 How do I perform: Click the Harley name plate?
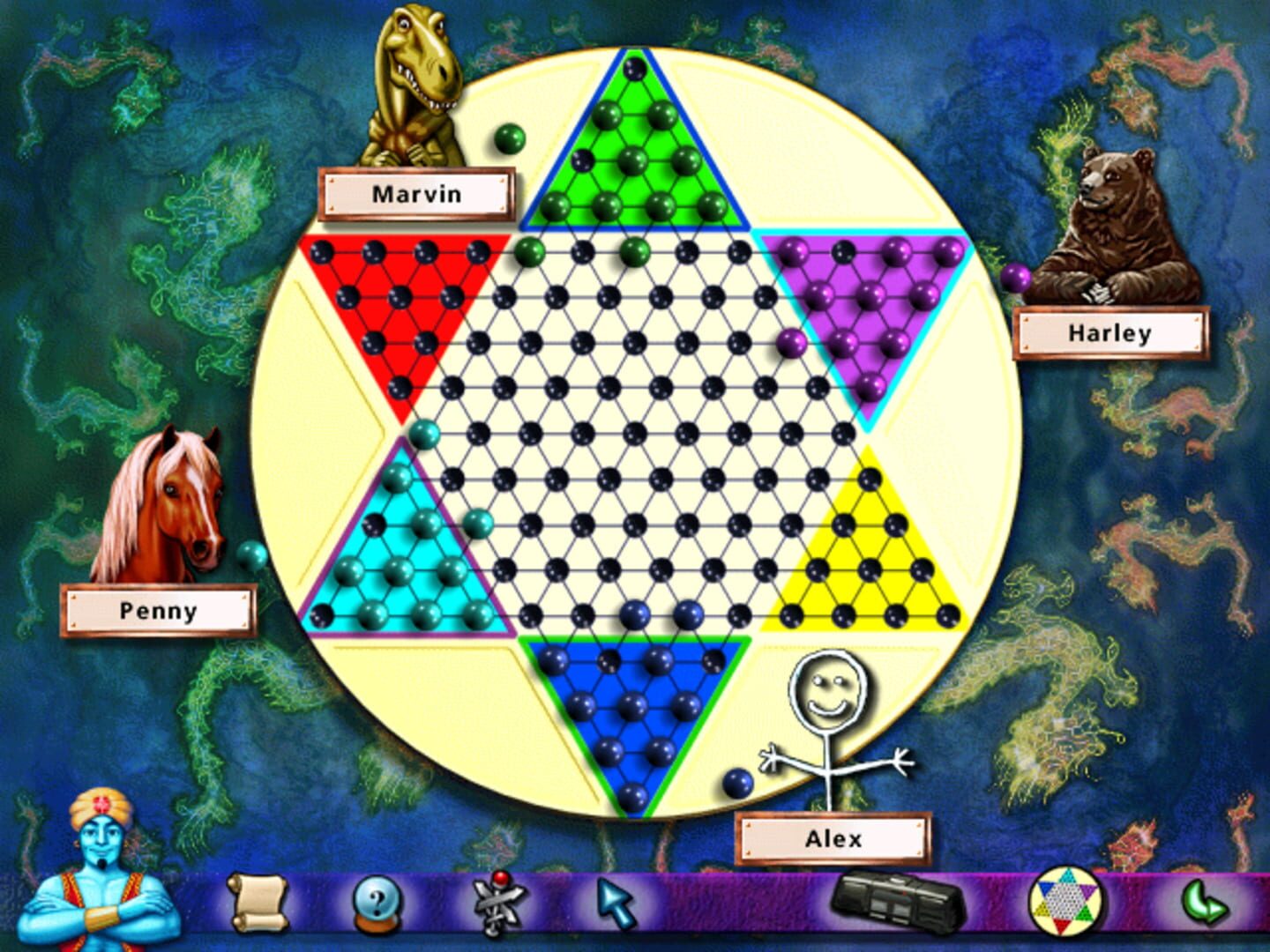point(1109,334)
